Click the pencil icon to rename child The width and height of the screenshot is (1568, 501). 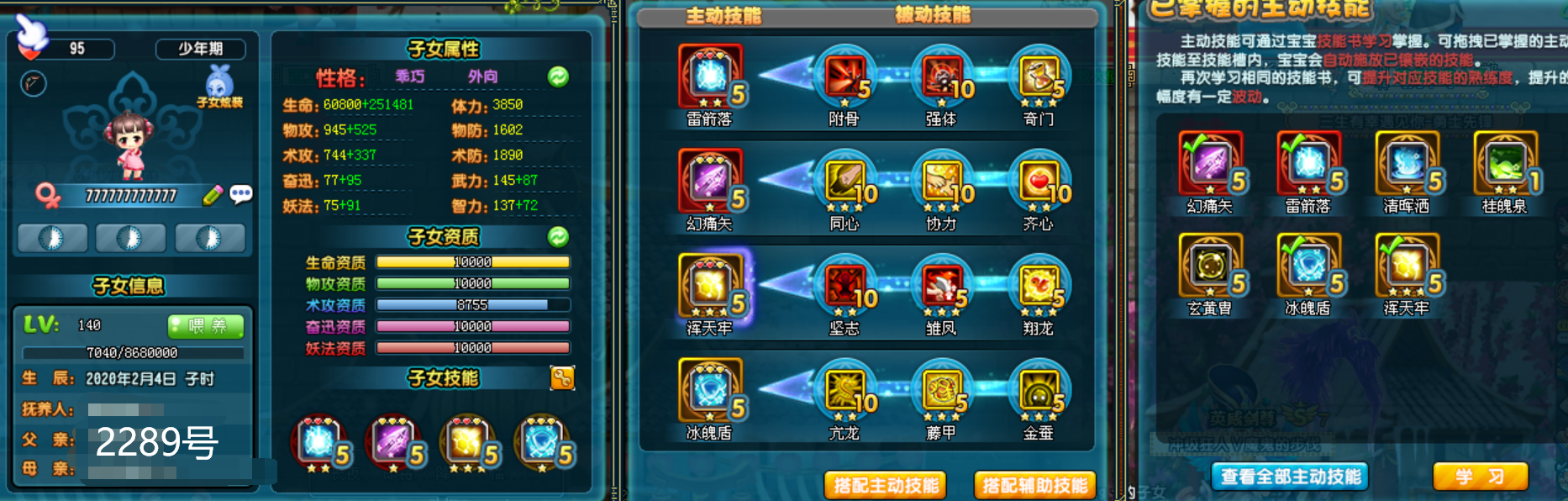click(x=213, y=195)
